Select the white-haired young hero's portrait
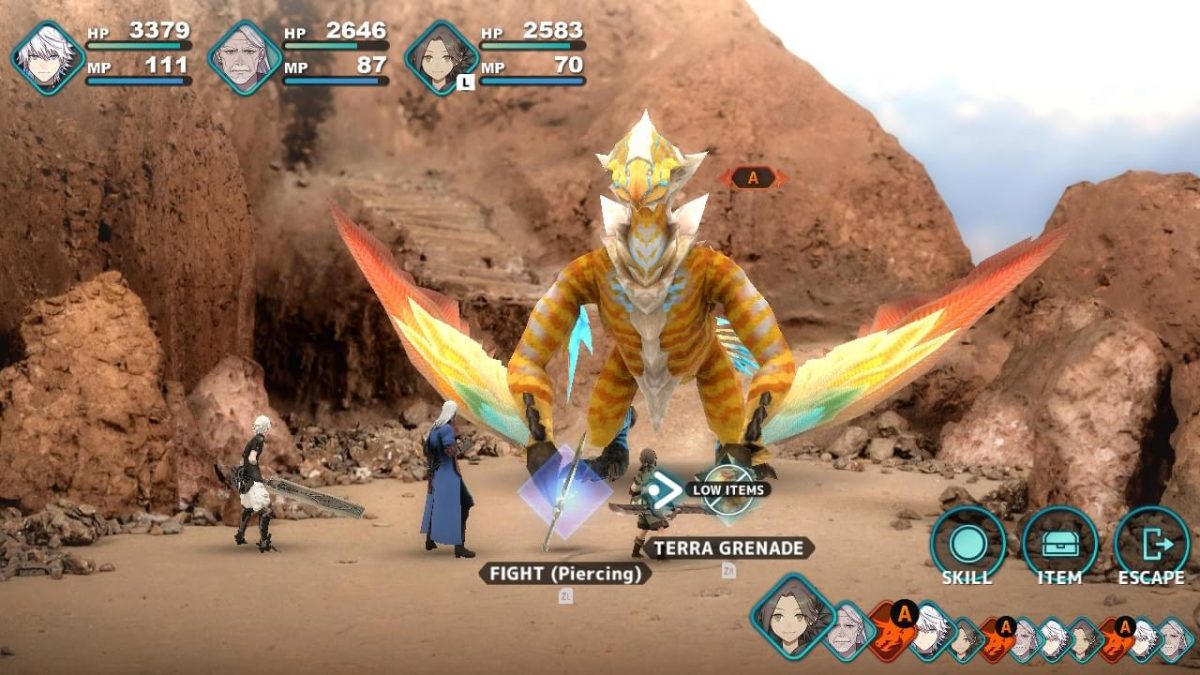The height and width of the screenshot is (675, 1200). coord(47,58)
